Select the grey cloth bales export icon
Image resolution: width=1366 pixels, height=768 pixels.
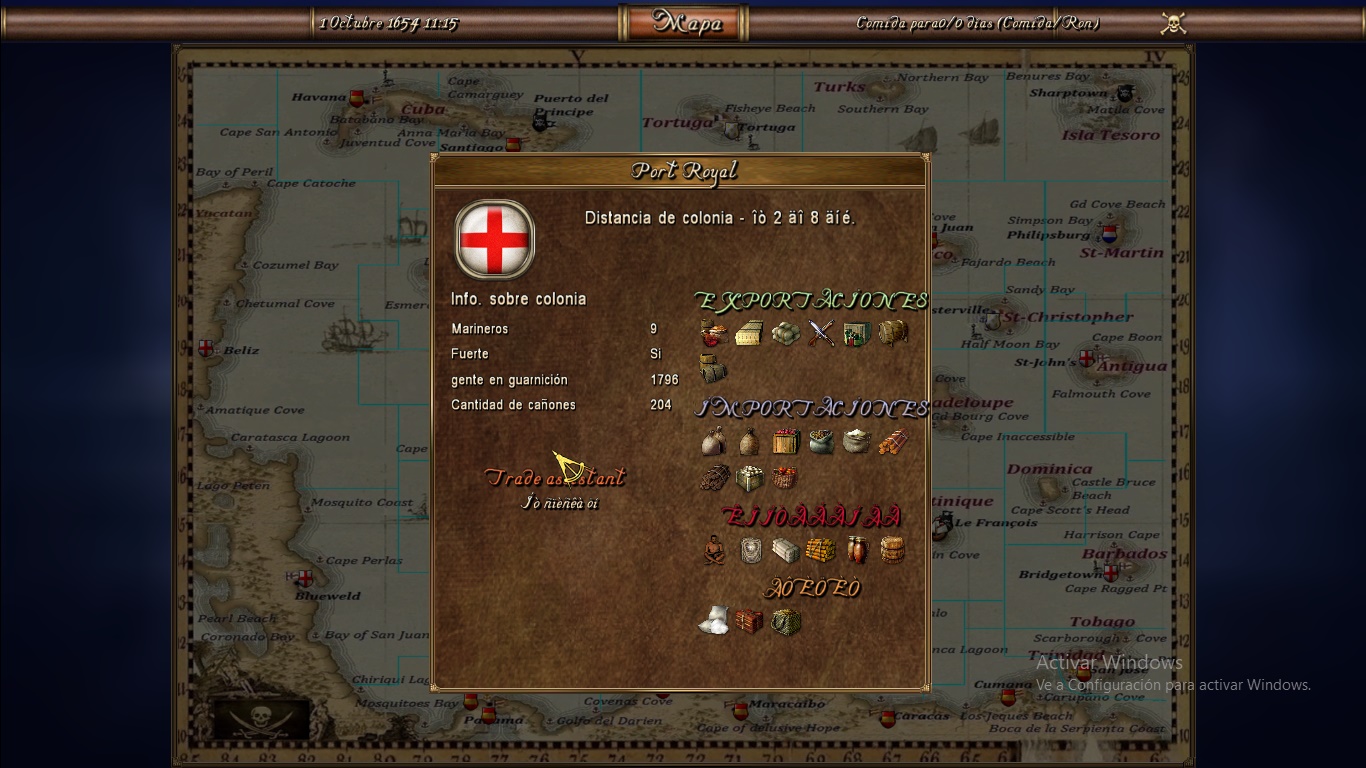785,333
